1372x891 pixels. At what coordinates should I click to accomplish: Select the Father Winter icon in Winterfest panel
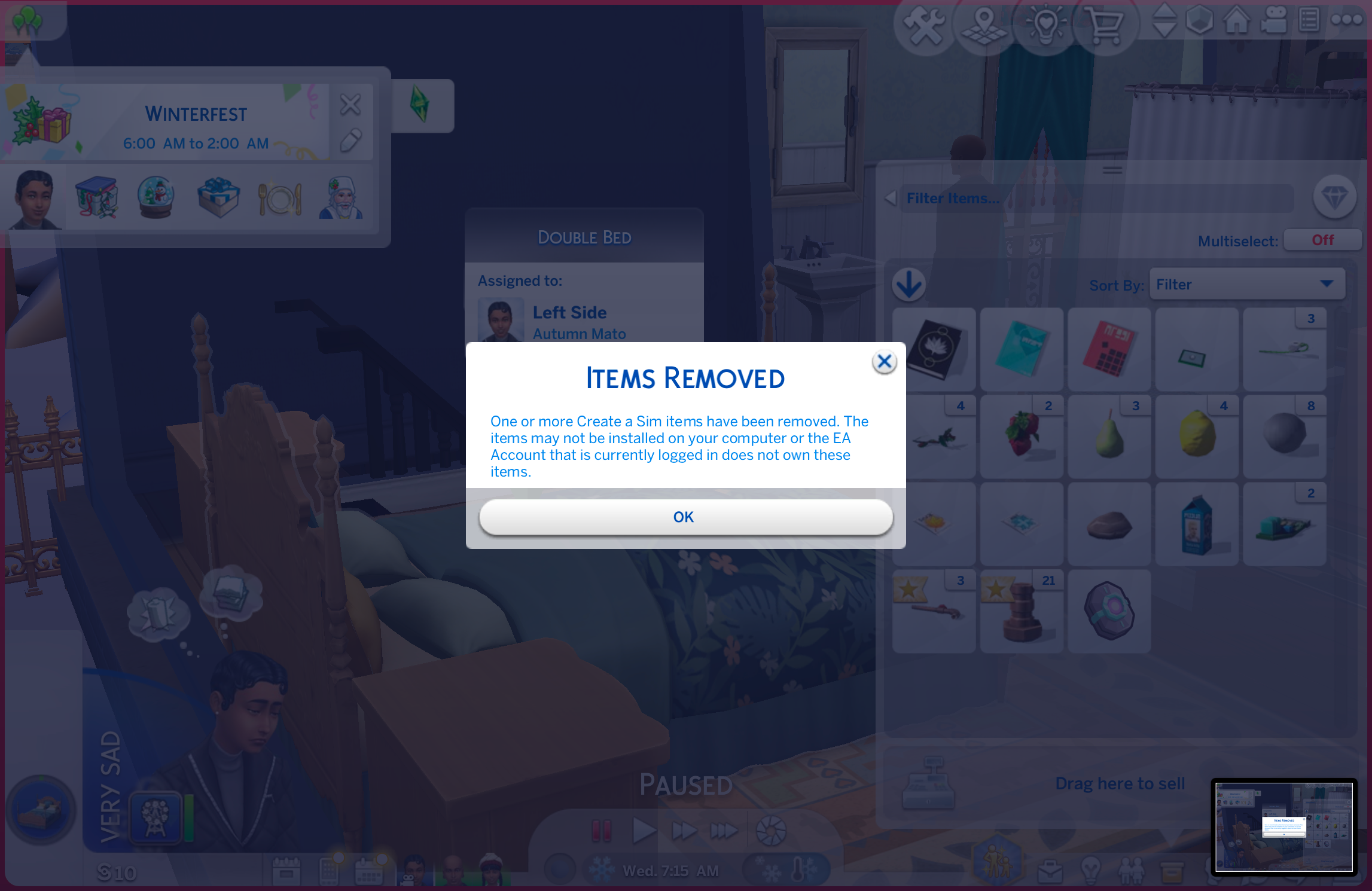[341, 197]
